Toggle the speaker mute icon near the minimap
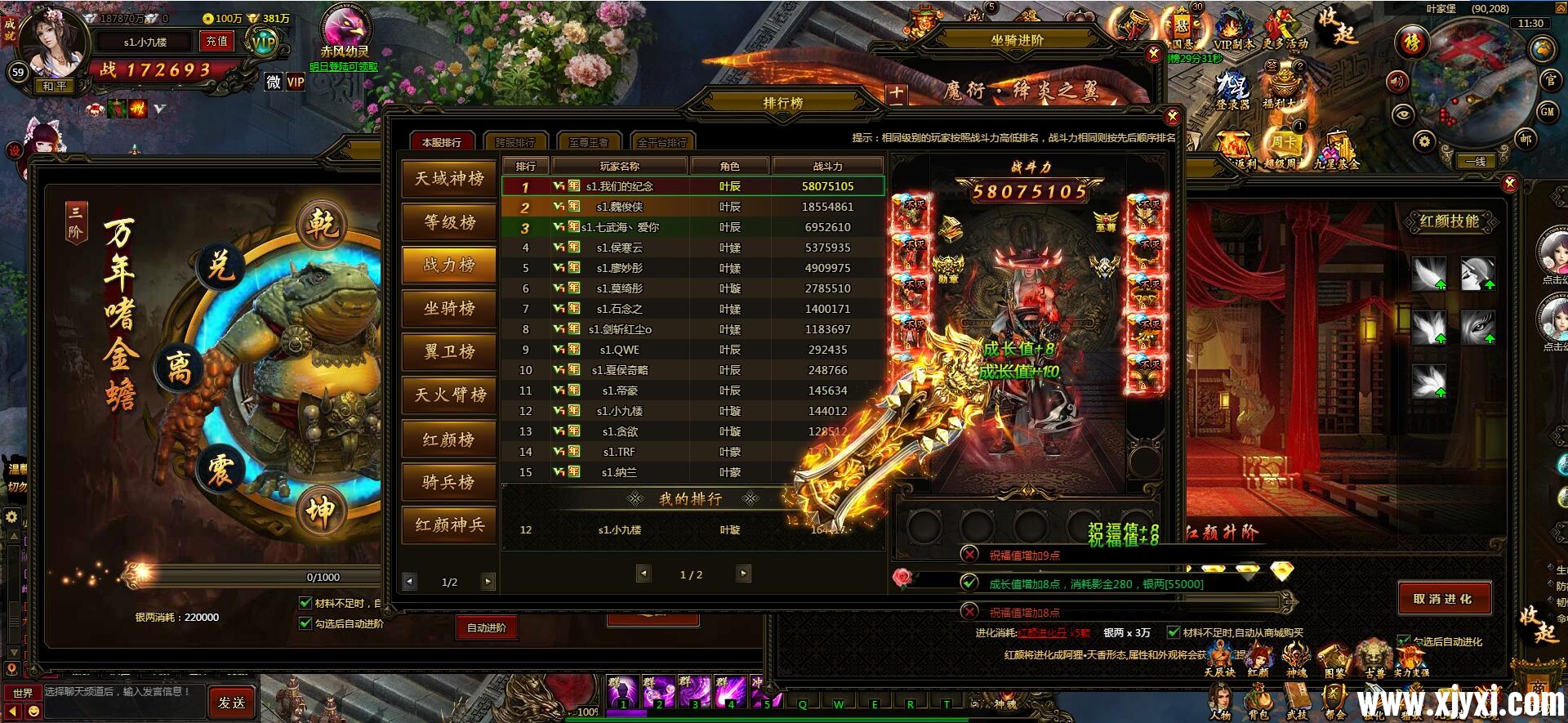 [x=1396, y=83]
